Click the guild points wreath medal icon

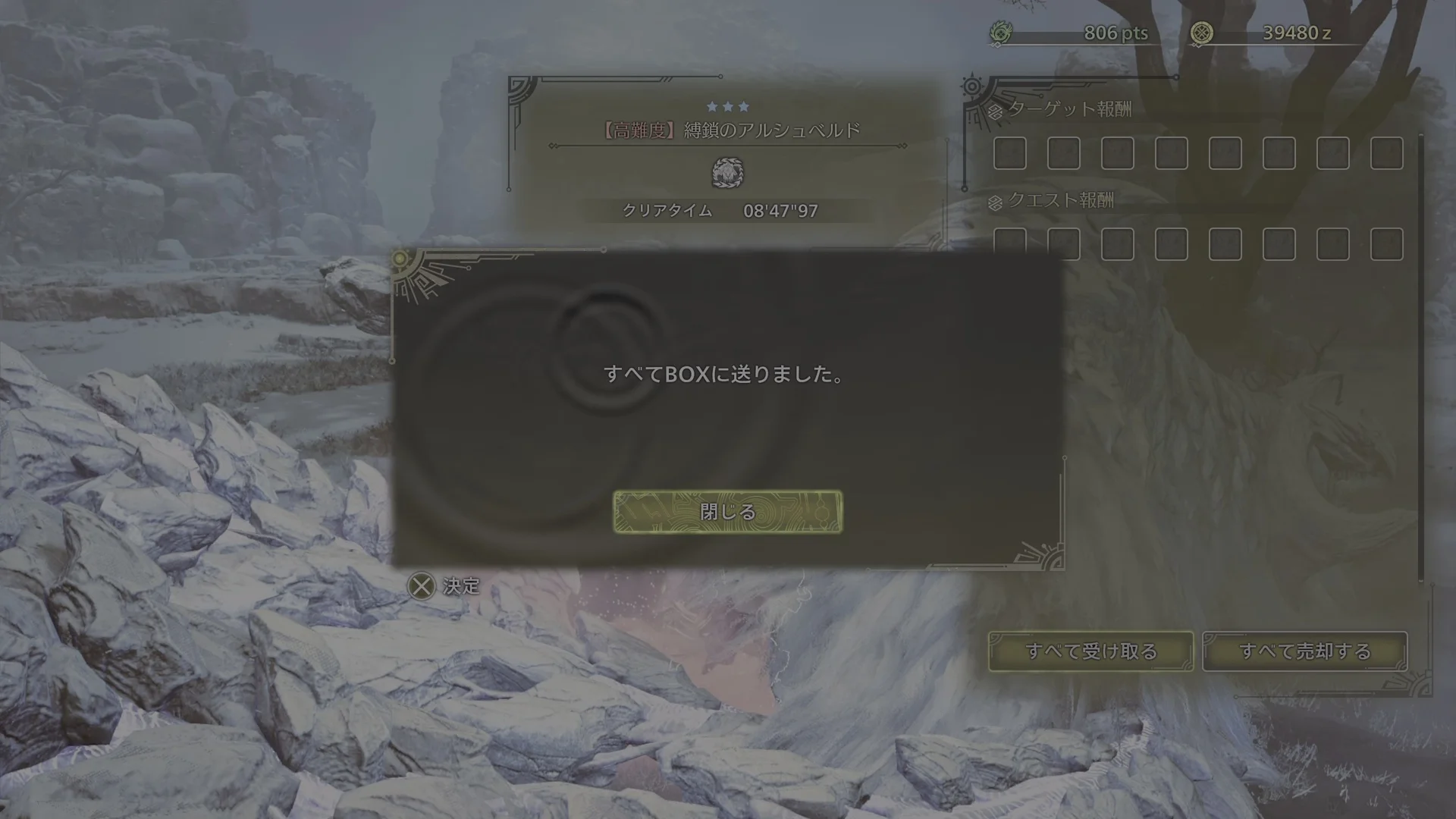click(x=1003, y=32)
